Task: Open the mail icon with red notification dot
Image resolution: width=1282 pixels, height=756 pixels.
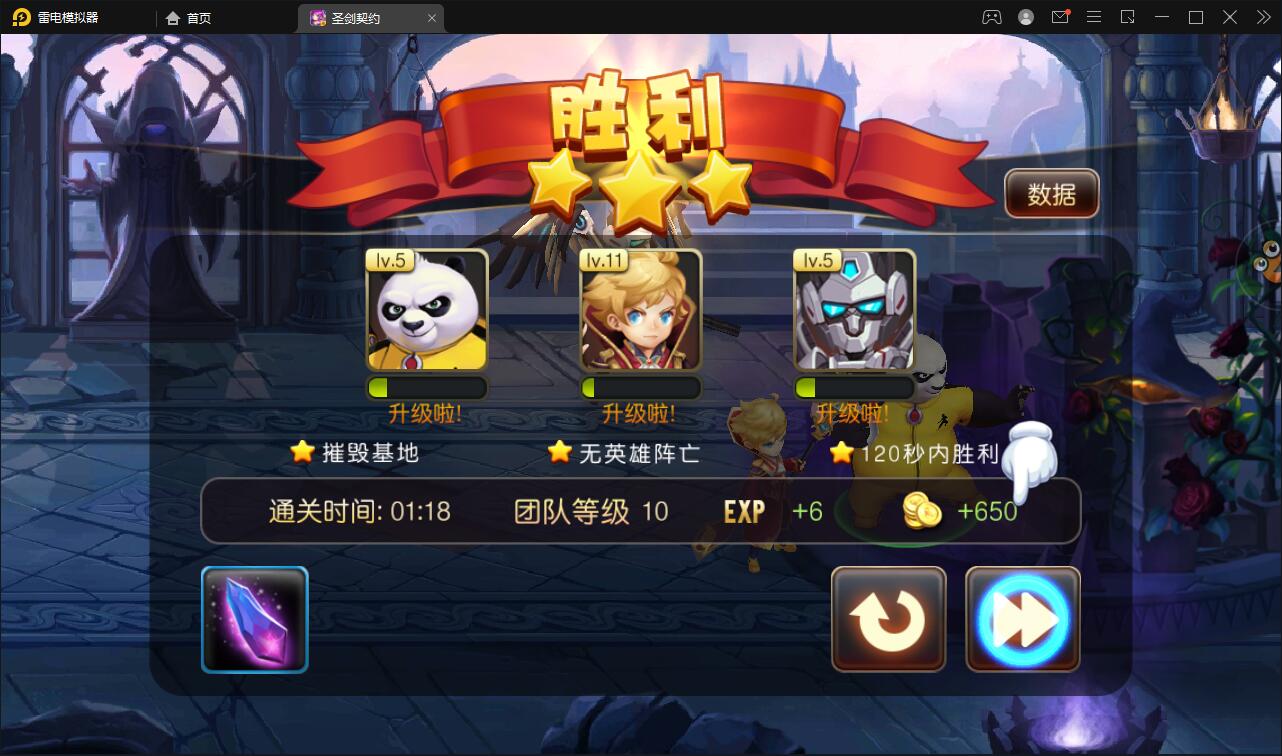Action: 1060,17
